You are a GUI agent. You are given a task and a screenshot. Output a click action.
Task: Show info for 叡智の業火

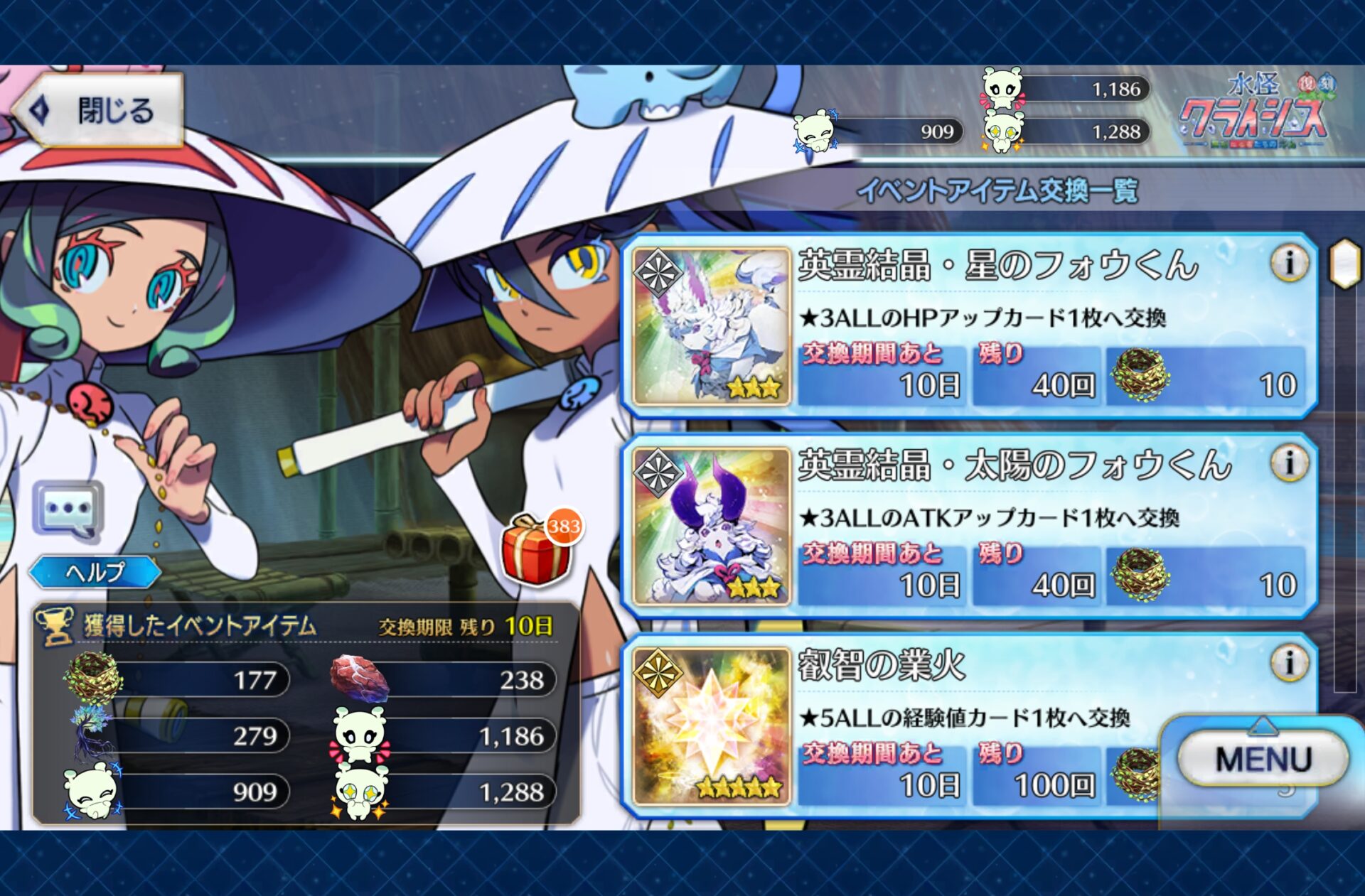[x=1288, y=663]
